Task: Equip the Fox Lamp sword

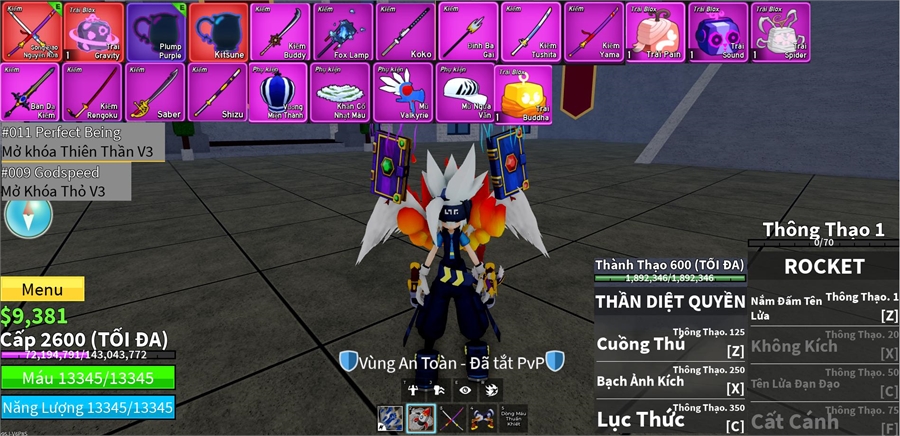Action: pos(343,31)
